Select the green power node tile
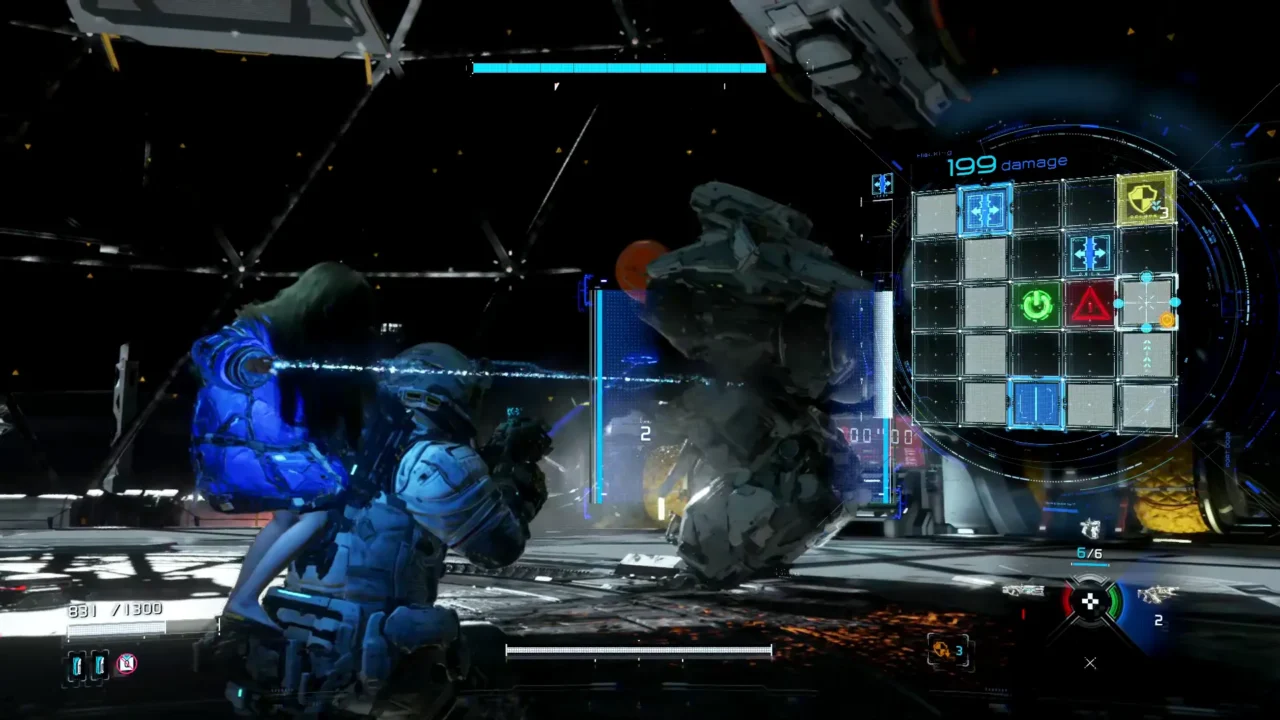Screen dimensions: 1280x720 point(1037,304)
